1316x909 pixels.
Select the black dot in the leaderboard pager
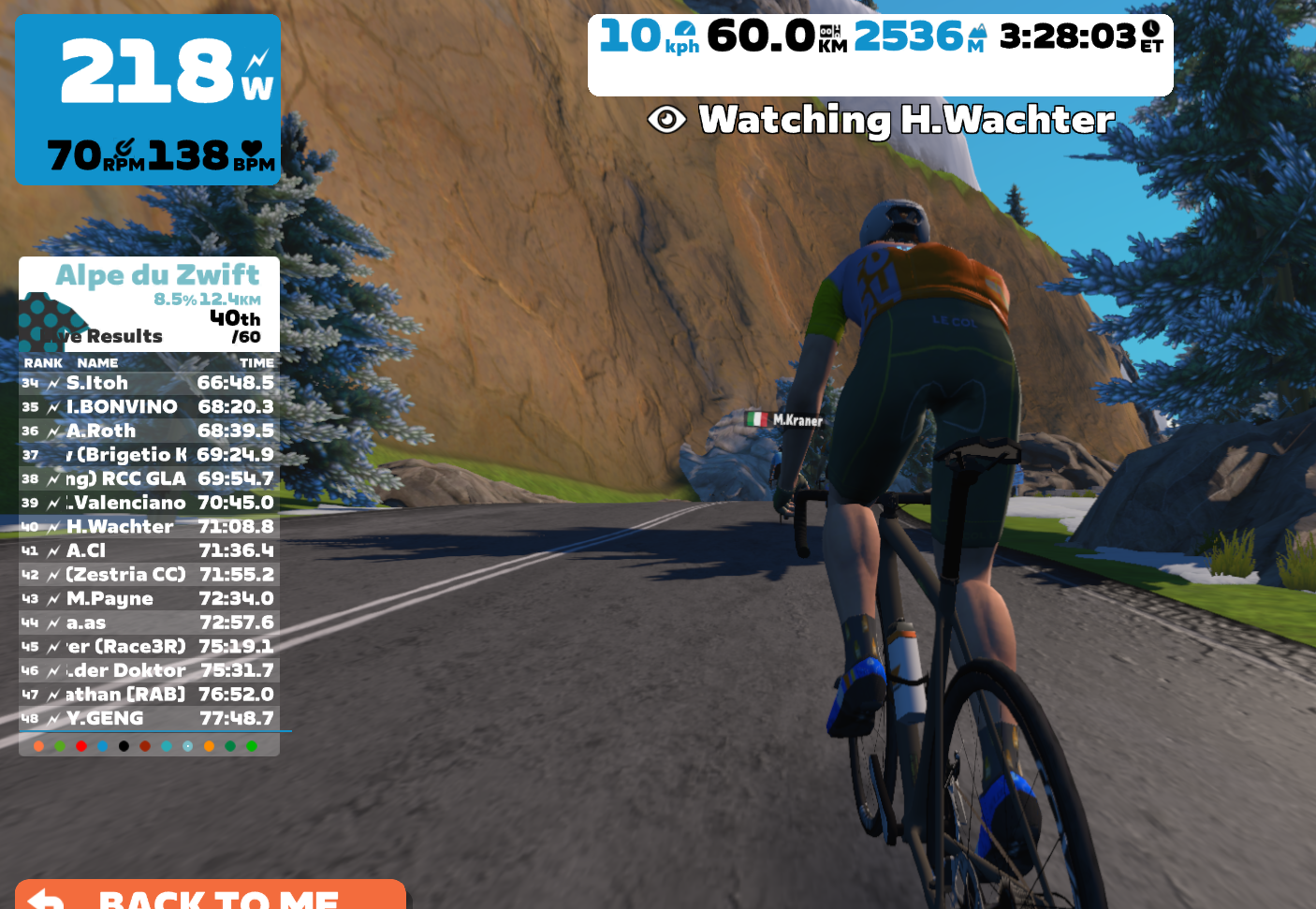click(124, 746)
